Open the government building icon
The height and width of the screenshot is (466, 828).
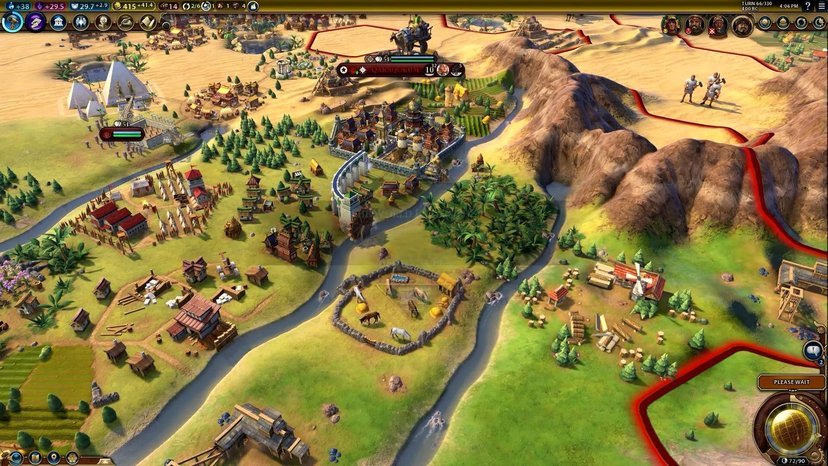[60, 22]
